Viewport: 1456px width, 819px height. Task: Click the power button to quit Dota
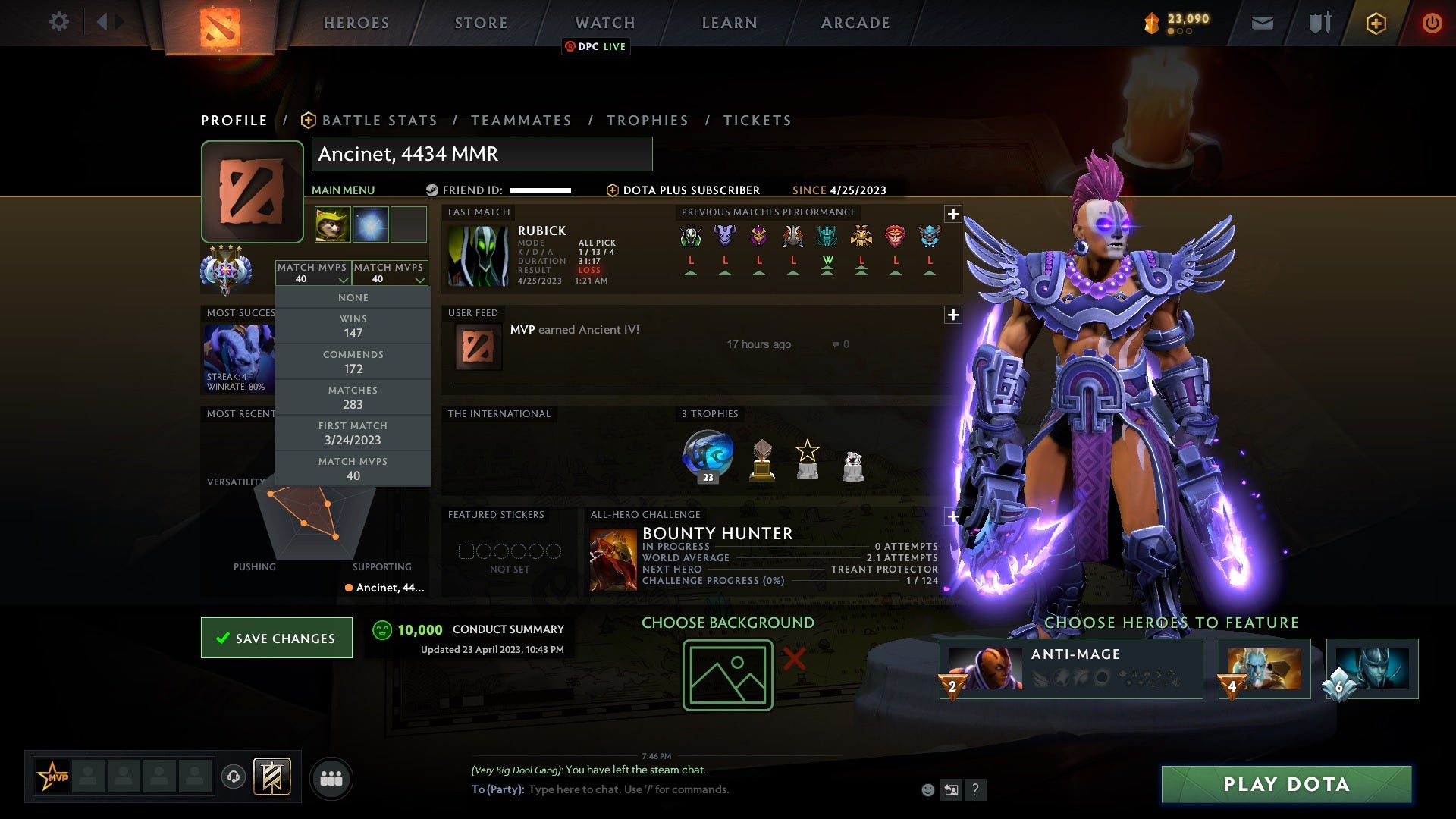(1432, 23)
